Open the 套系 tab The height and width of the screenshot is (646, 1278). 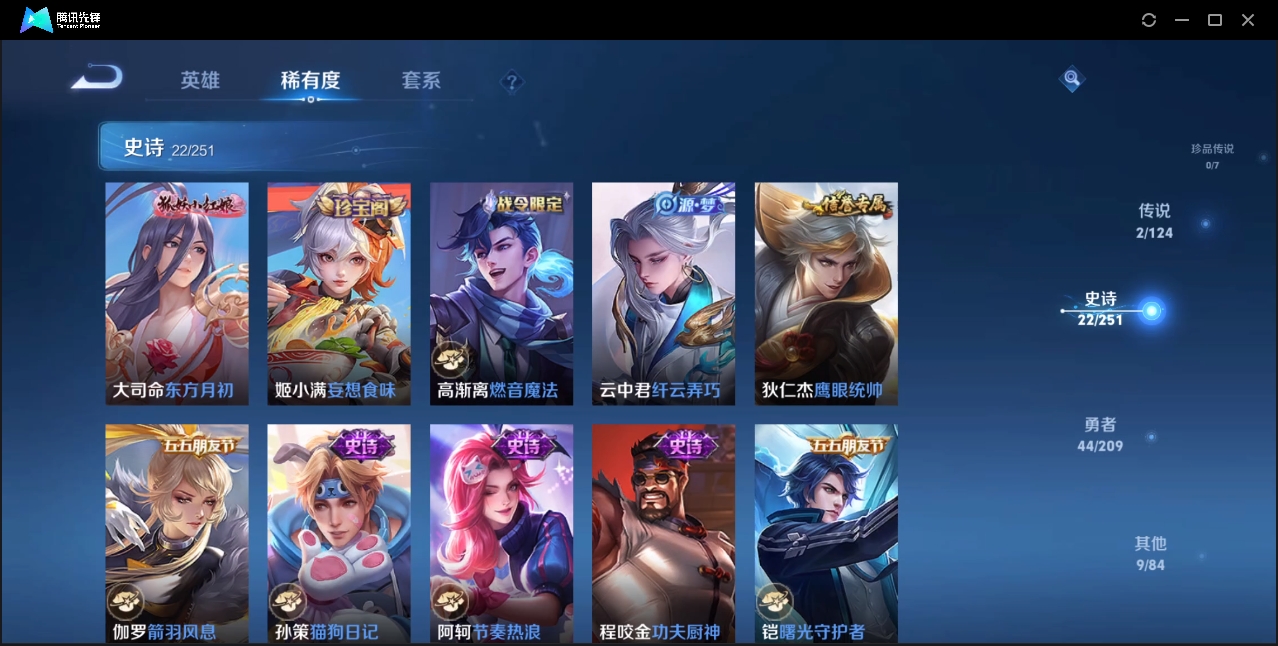421,80
